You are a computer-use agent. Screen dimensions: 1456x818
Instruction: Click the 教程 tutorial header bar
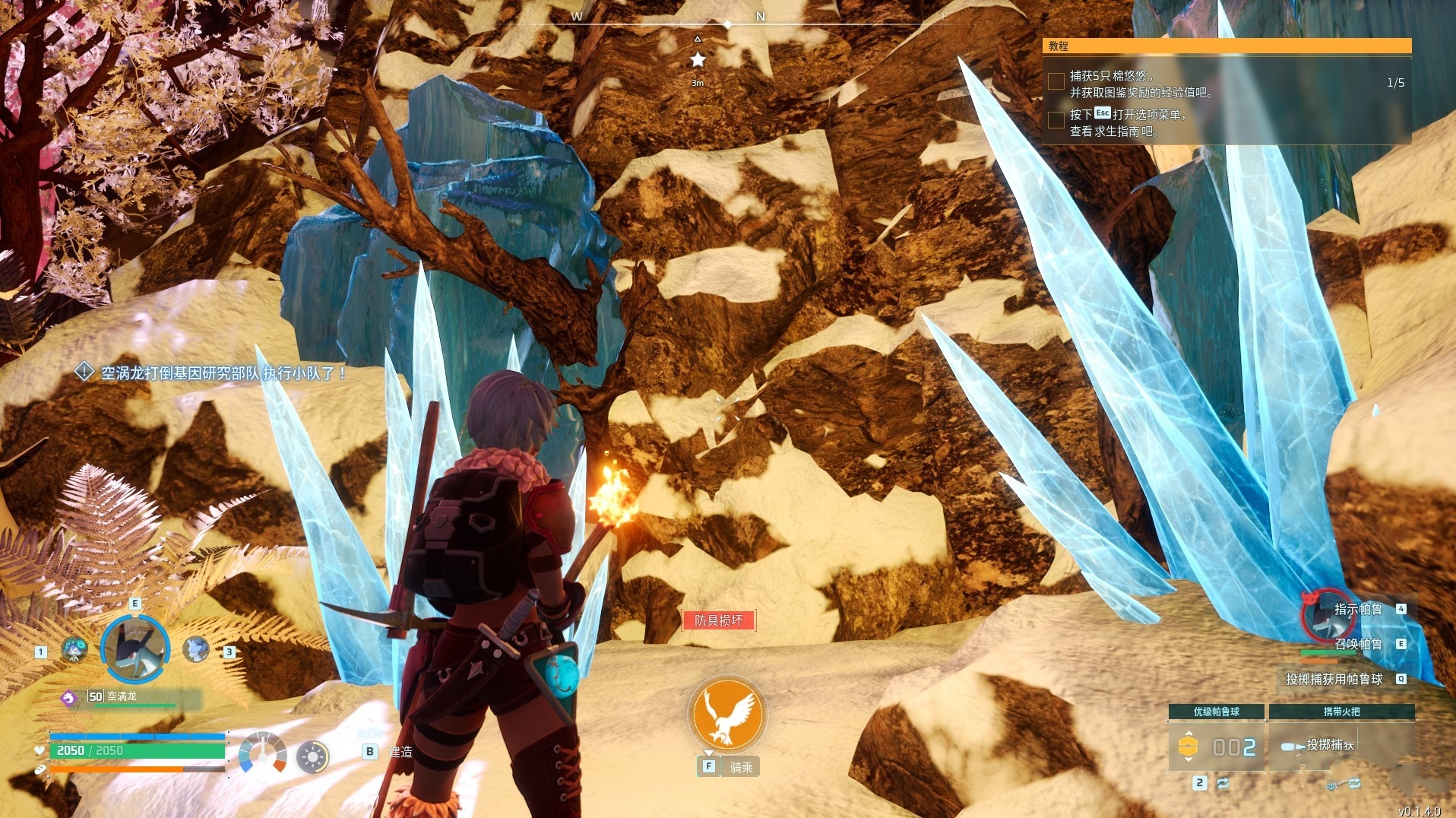coord(1227,46)
